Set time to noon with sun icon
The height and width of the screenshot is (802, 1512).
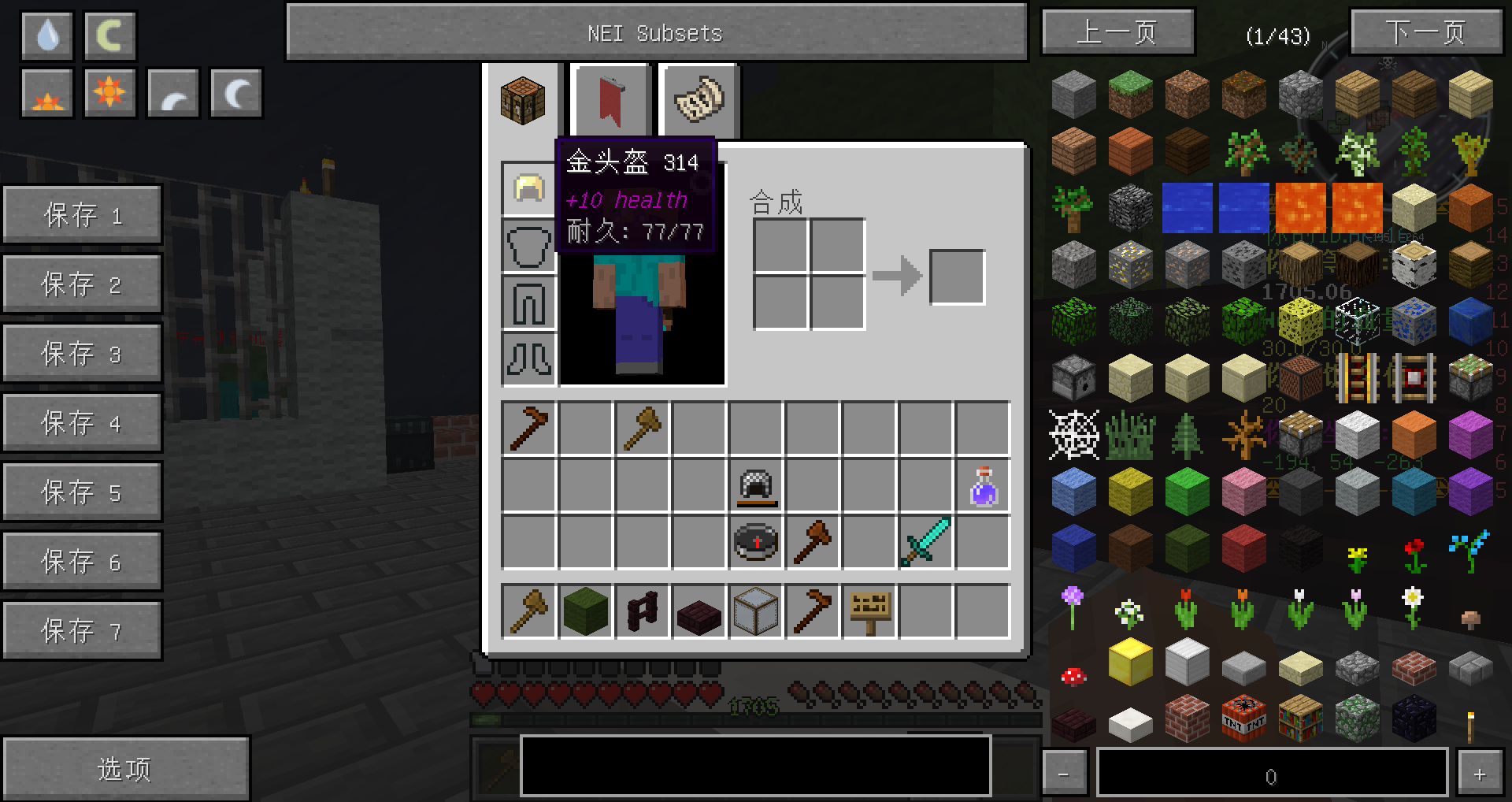[x=109, y=93]
